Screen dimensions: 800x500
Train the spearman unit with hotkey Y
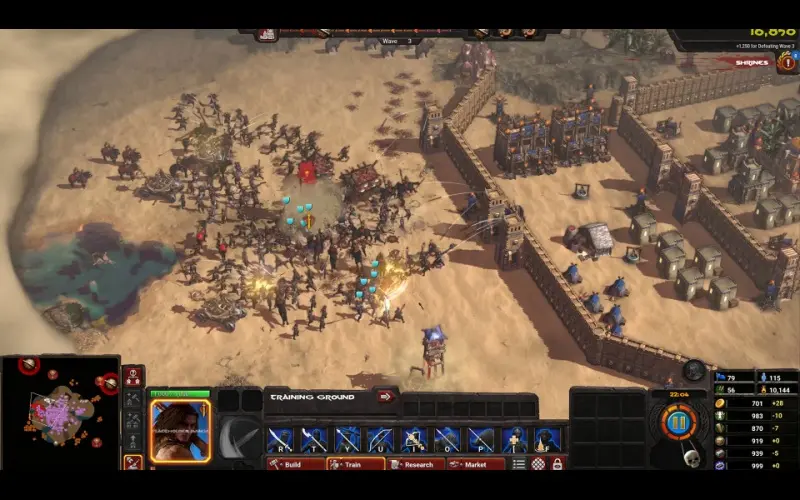348,439
